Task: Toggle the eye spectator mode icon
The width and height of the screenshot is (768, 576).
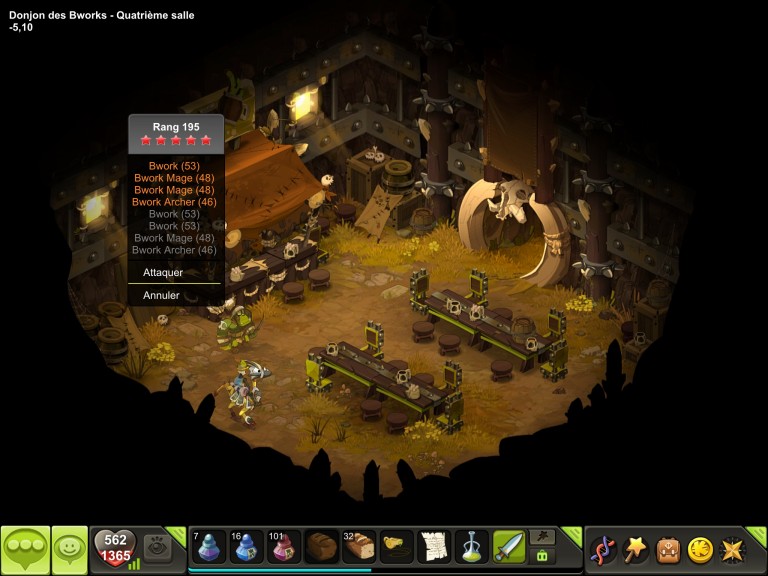Action: [x=157, y=547]
